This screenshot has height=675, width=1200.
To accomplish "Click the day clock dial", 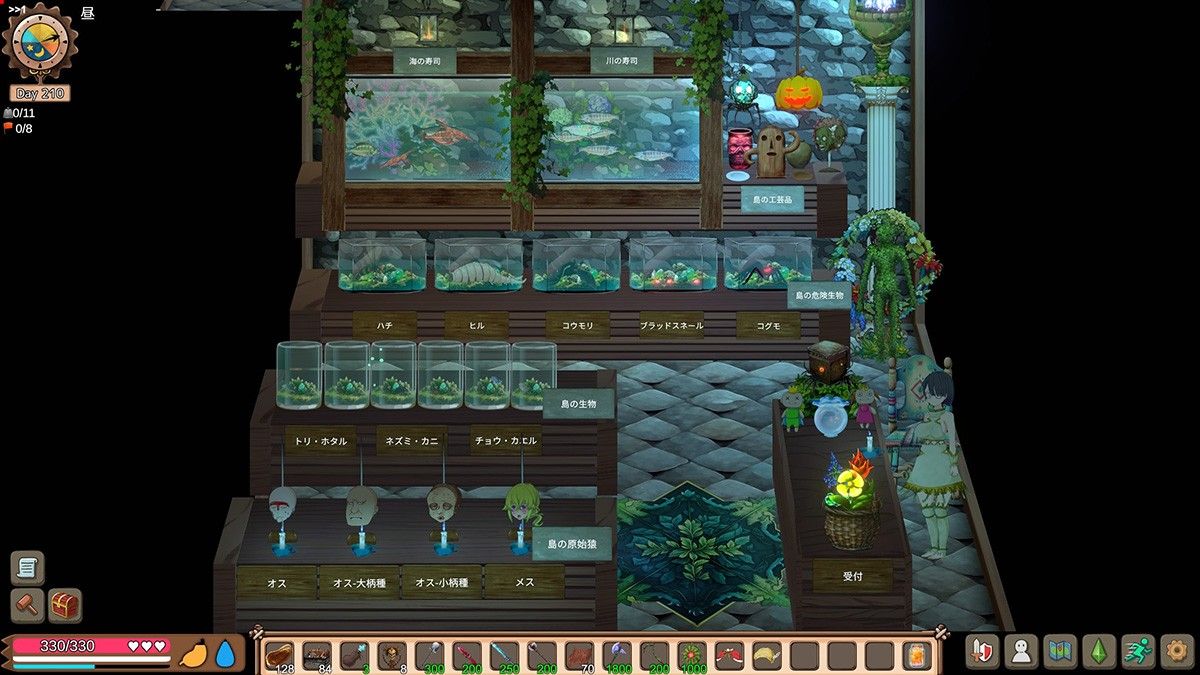I will [40, 42].
